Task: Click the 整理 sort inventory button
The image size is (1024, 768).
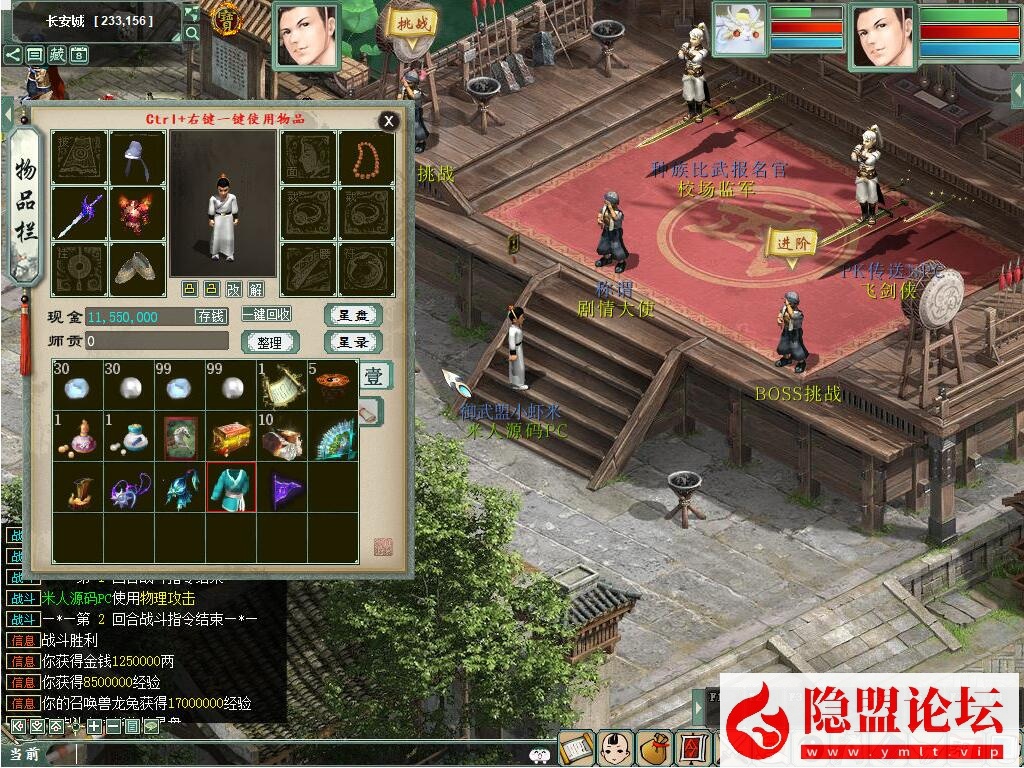Action: coord(269,342)
